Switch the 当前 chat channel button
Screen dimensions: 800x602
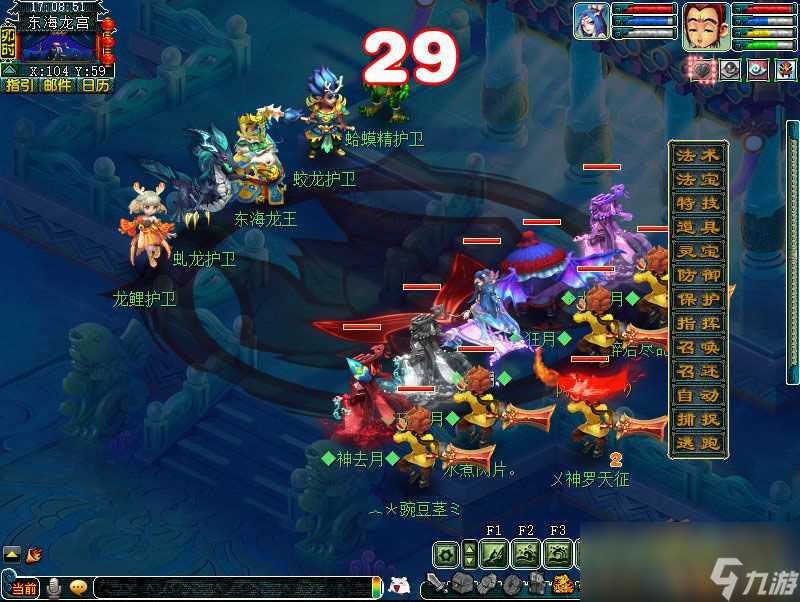click(26, 585)
